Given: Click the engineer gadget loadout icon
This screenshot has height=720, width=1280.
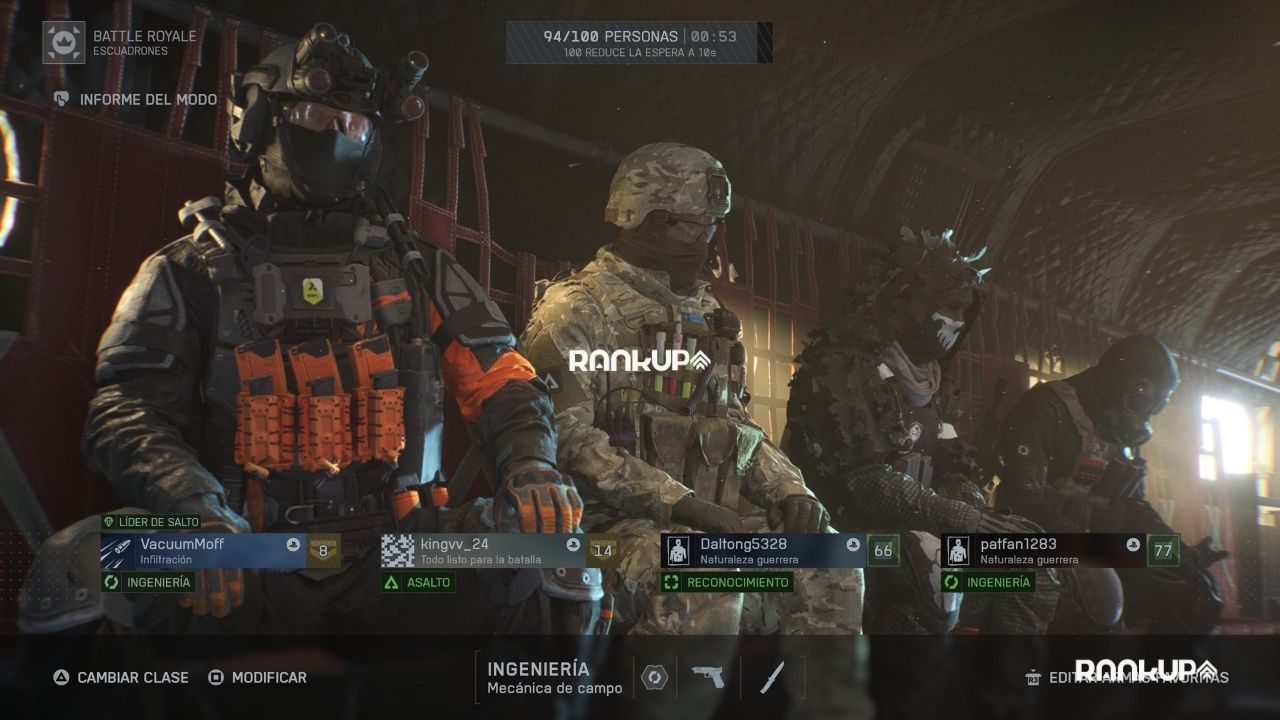Looking at the screenshot, I should pyautogui.click(x=654, y=677).
